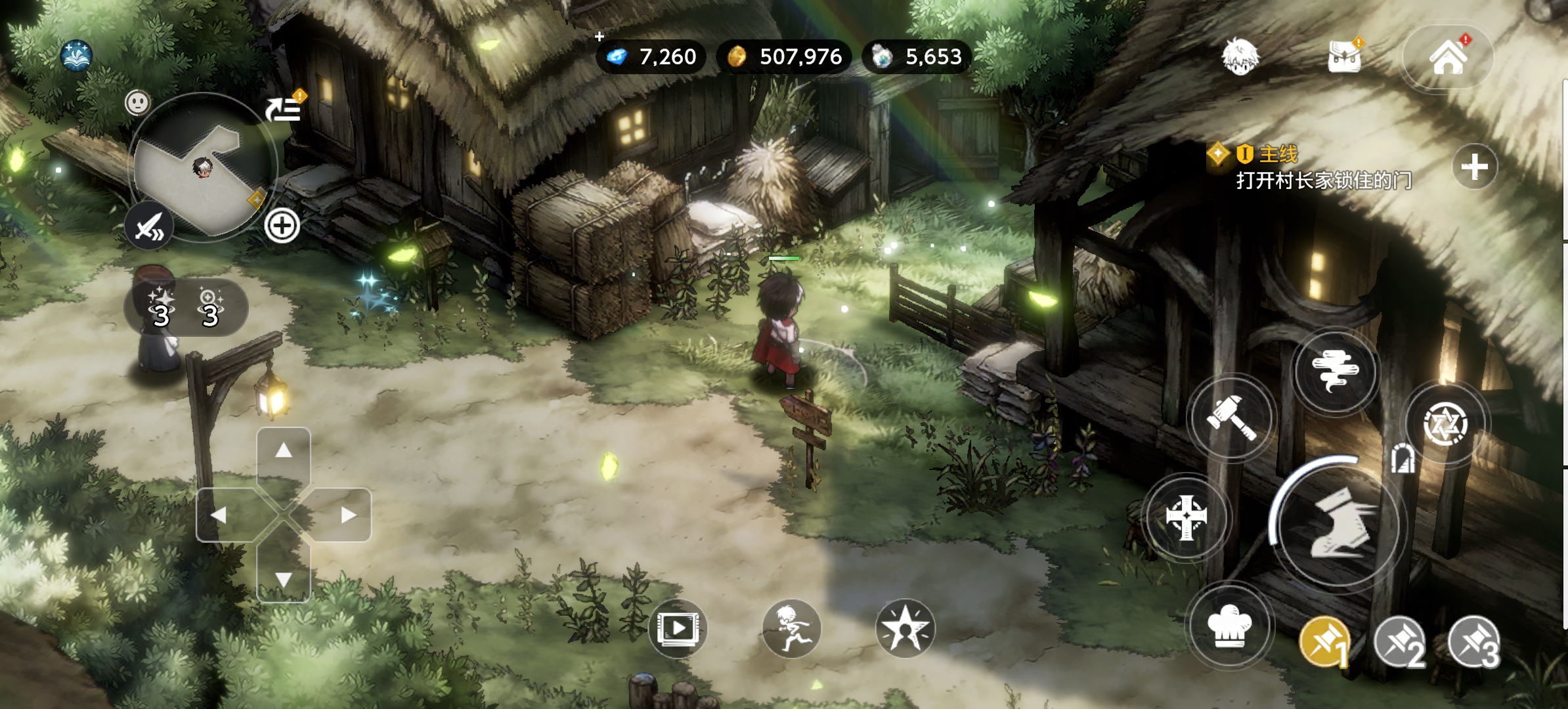Open the home house icon menu

1448,58
